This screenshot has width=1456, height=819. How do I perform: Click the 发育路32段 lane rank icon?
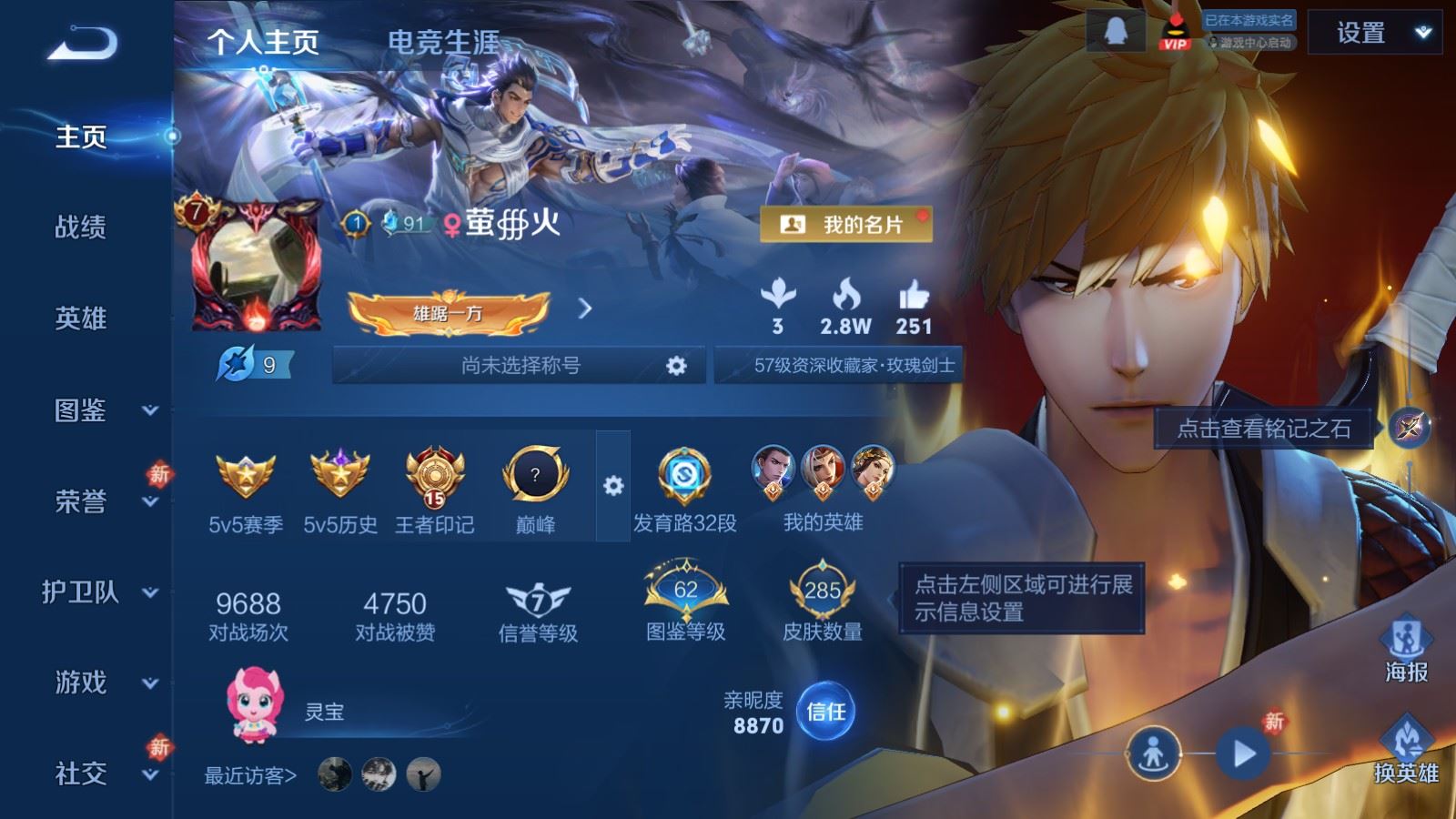684,473
